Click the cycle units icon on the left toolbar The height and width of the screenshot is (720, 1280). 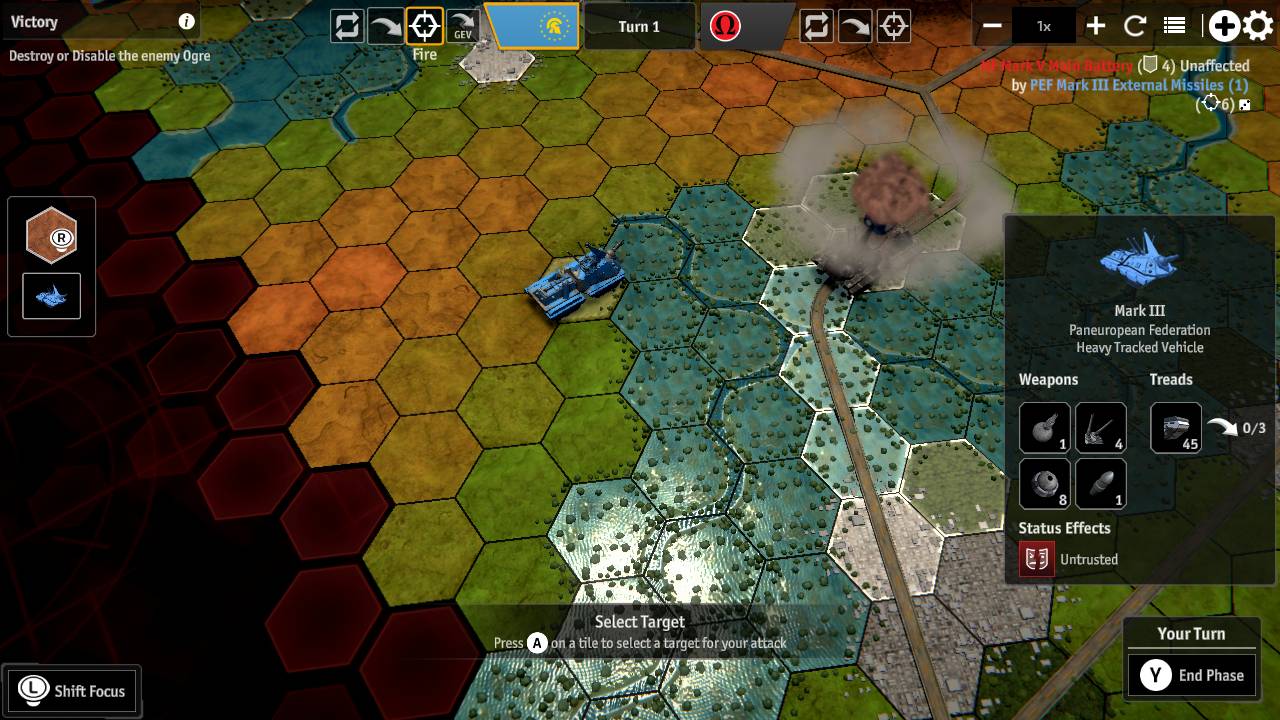pyautogui.click(x=345, y=26)
